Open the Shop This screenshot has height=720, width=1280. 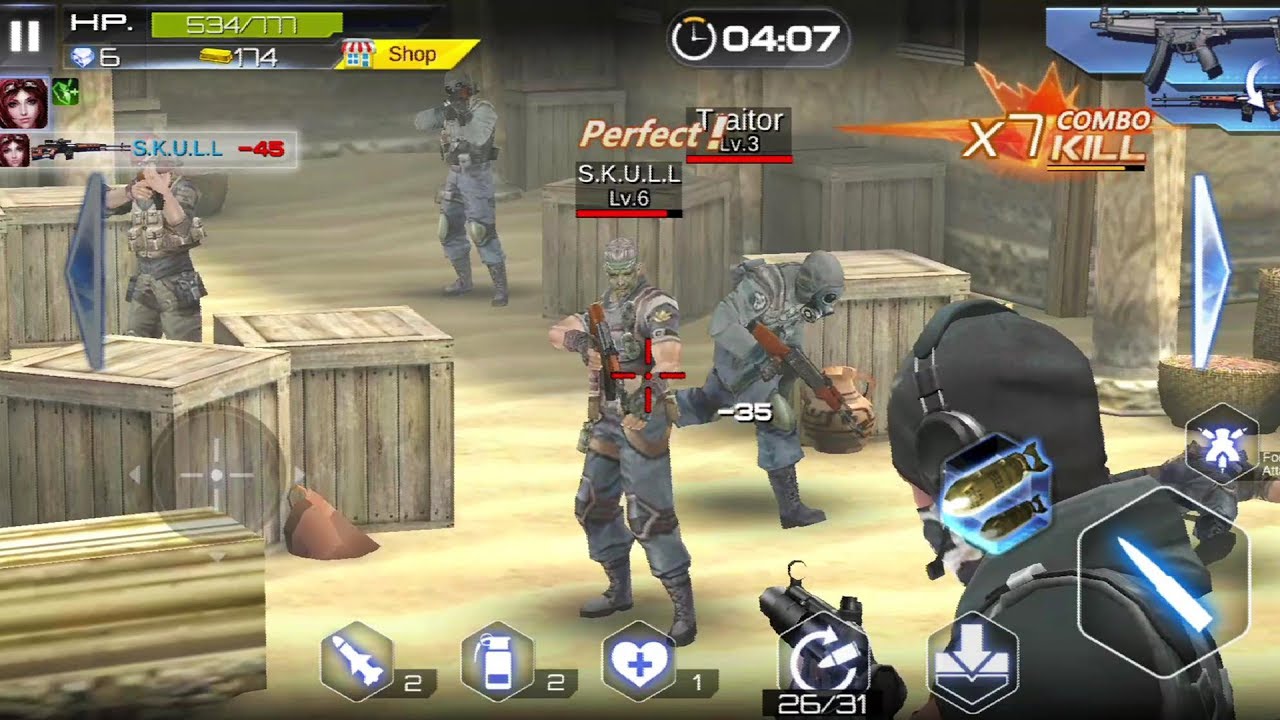coord(410,55)
